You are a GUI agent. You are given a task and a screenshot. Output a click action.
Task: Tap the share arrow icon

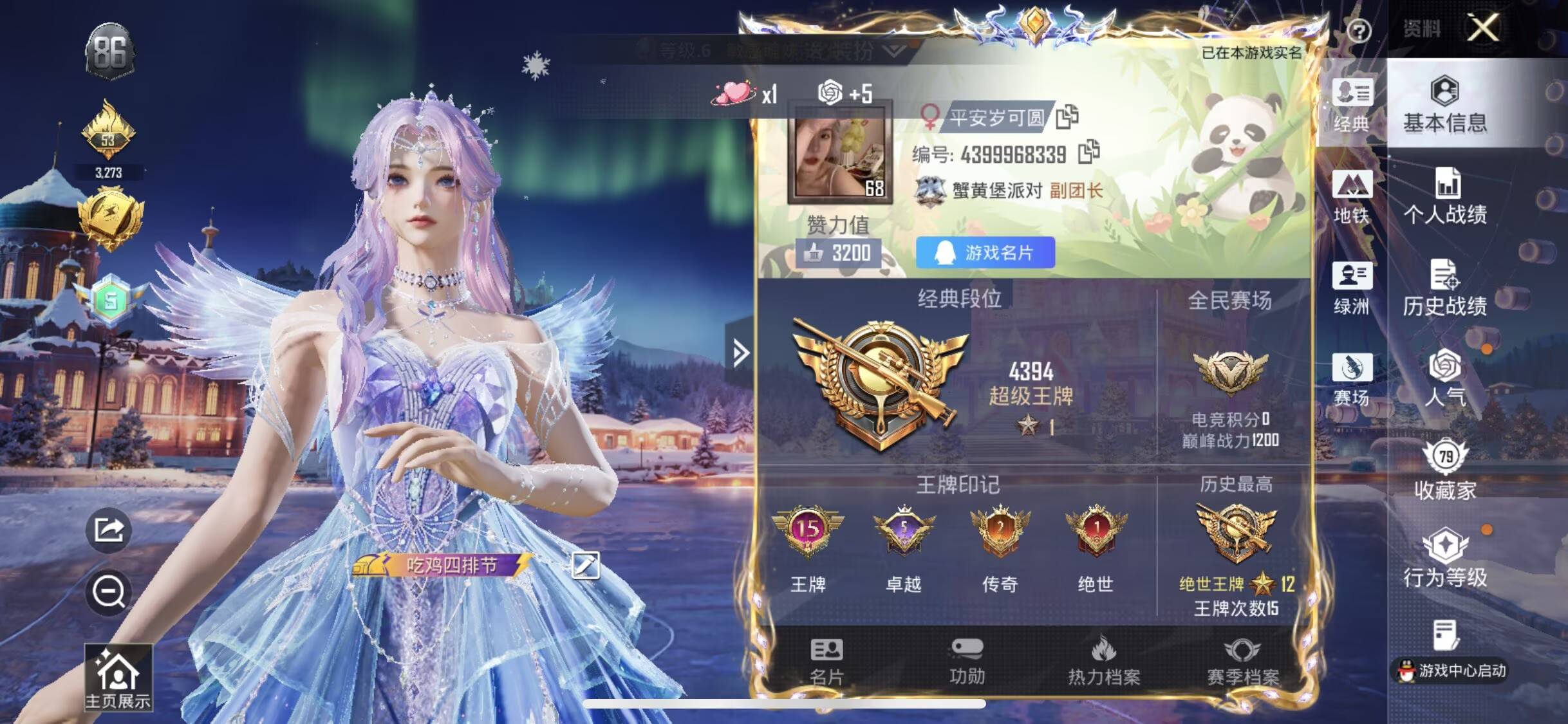point(109,531)
